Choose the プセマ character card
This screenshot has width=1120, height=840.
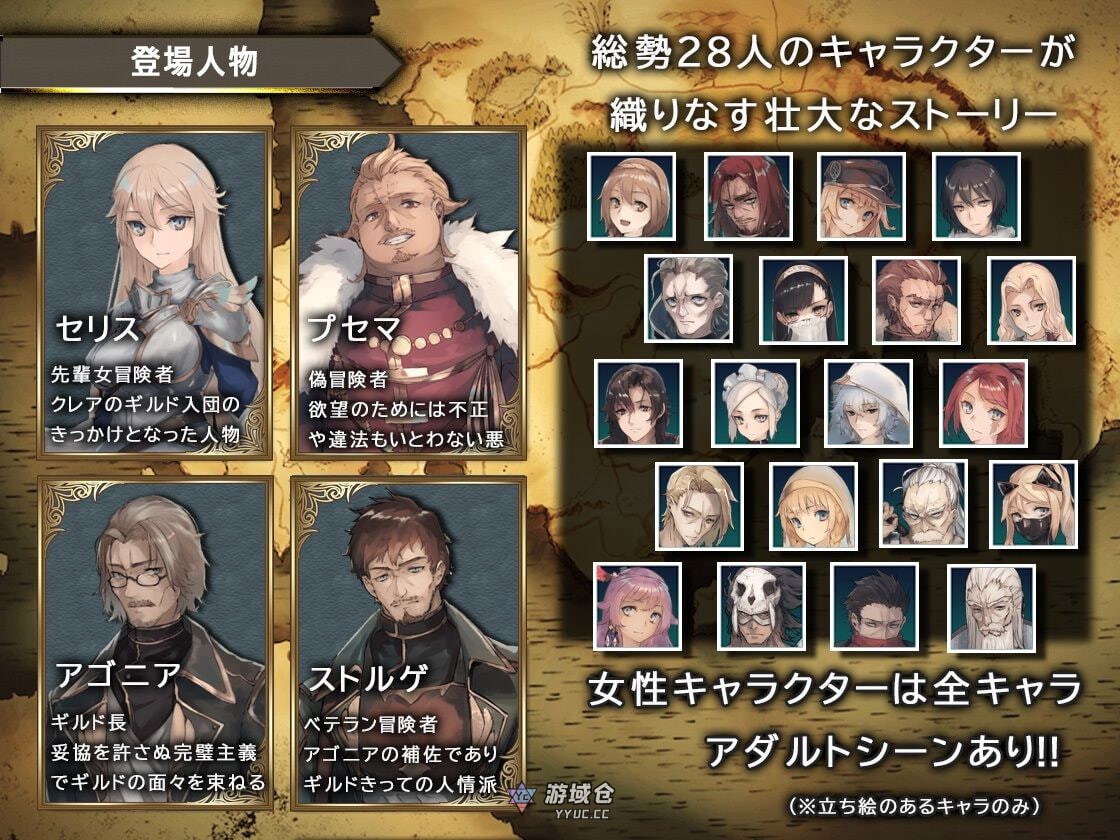coord(408,293)
